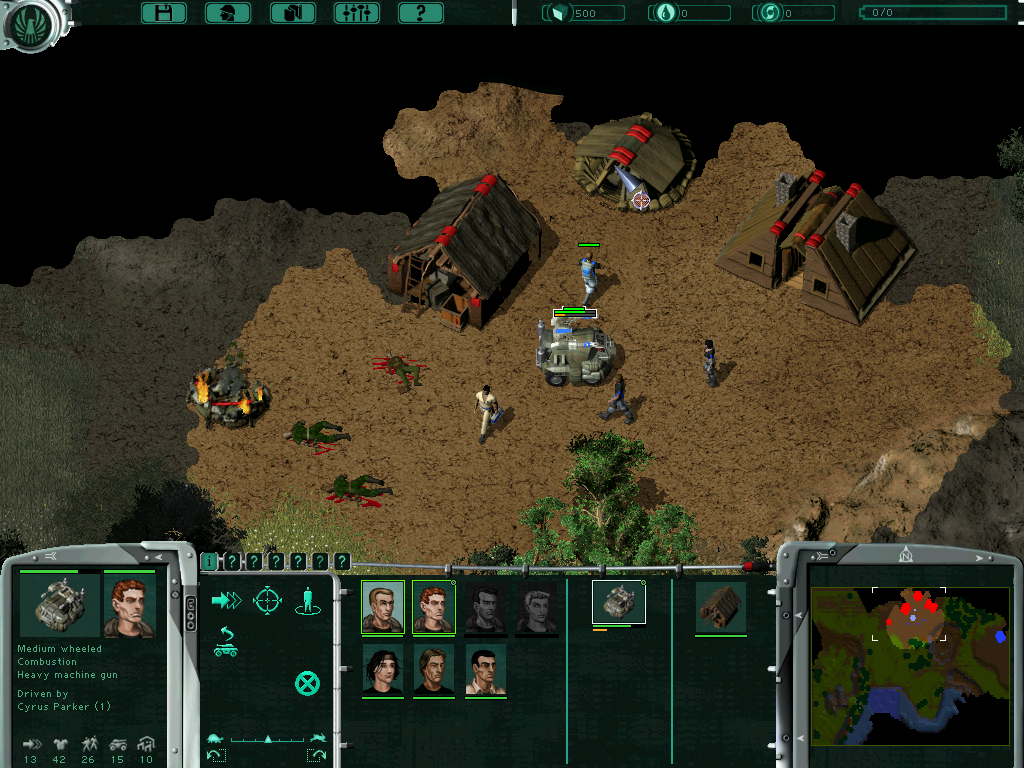Issue the move command with arrow icon
The image size is (1024, 768).
[227, 600]
